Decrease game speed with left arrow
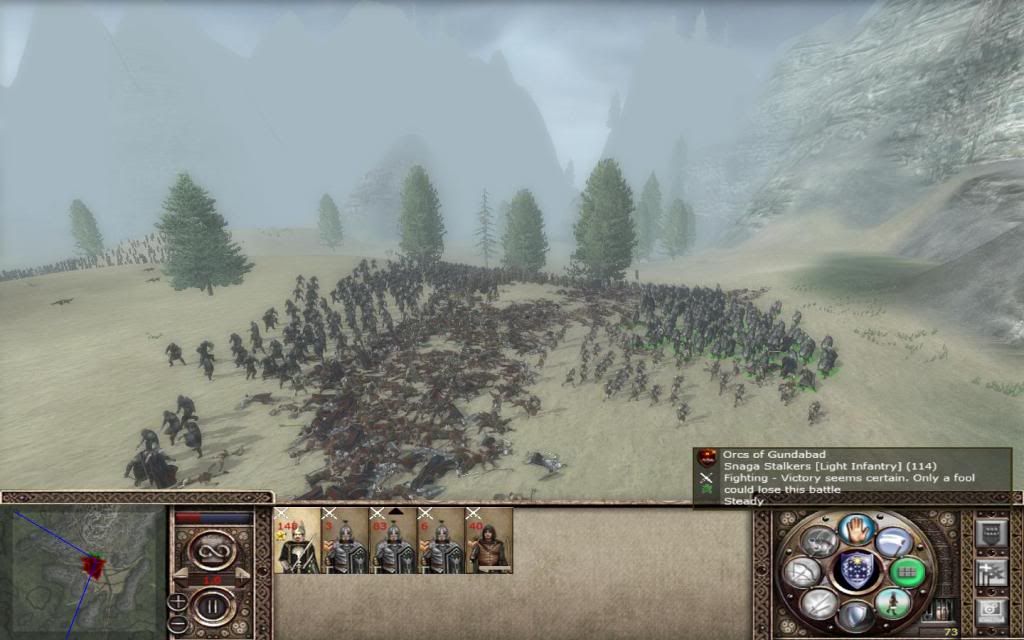Viewport: 1024px width, 640px height. click(180, 577)
